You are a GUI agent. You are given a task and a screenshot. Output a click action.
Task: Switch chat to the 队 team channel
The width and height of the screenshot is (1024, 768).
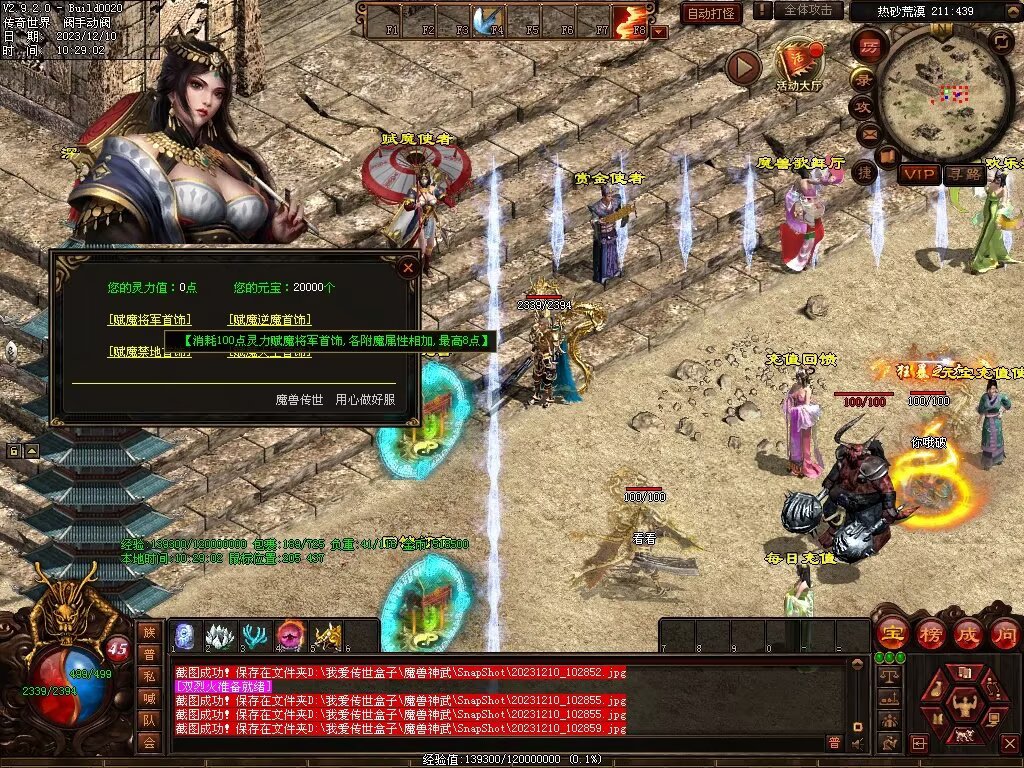click(x=149, y=719)
